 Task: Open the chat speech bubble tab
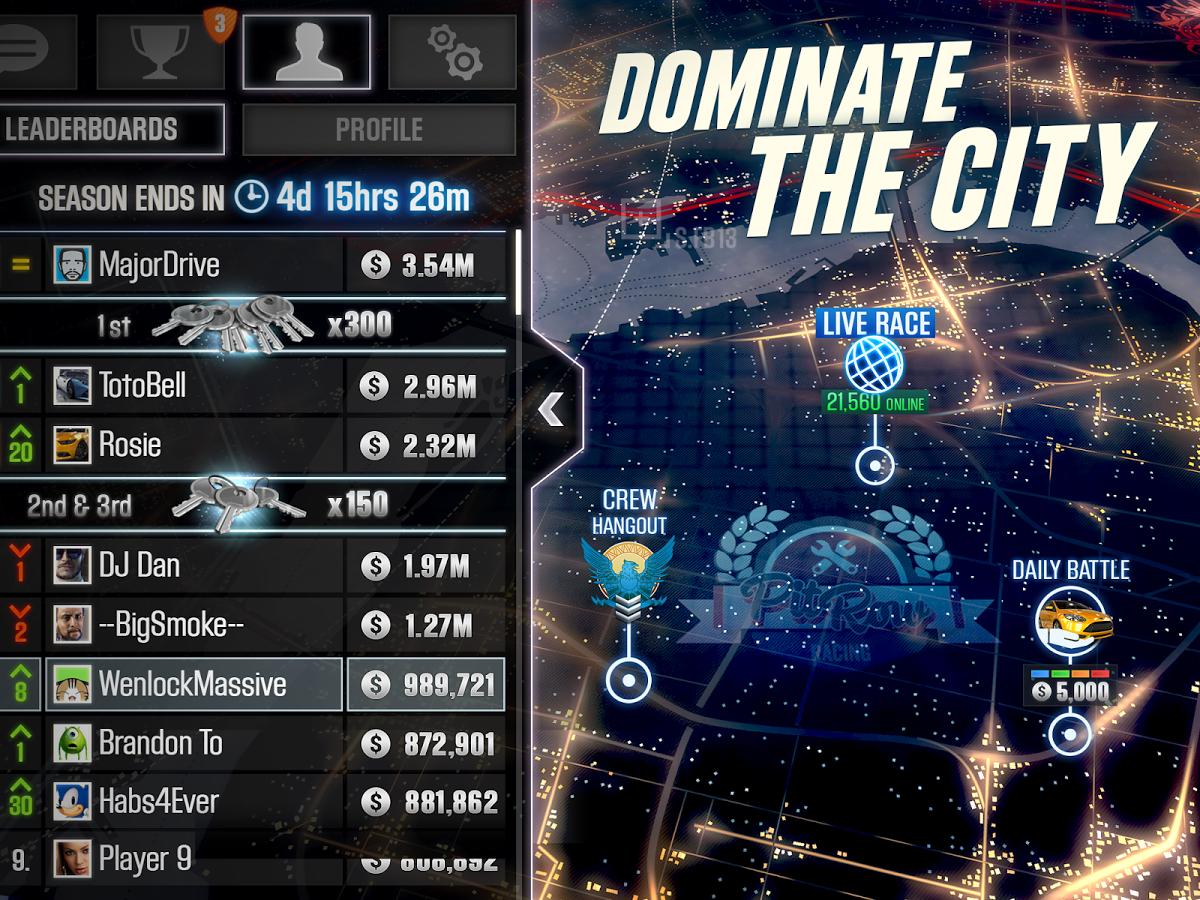[32, 52]
